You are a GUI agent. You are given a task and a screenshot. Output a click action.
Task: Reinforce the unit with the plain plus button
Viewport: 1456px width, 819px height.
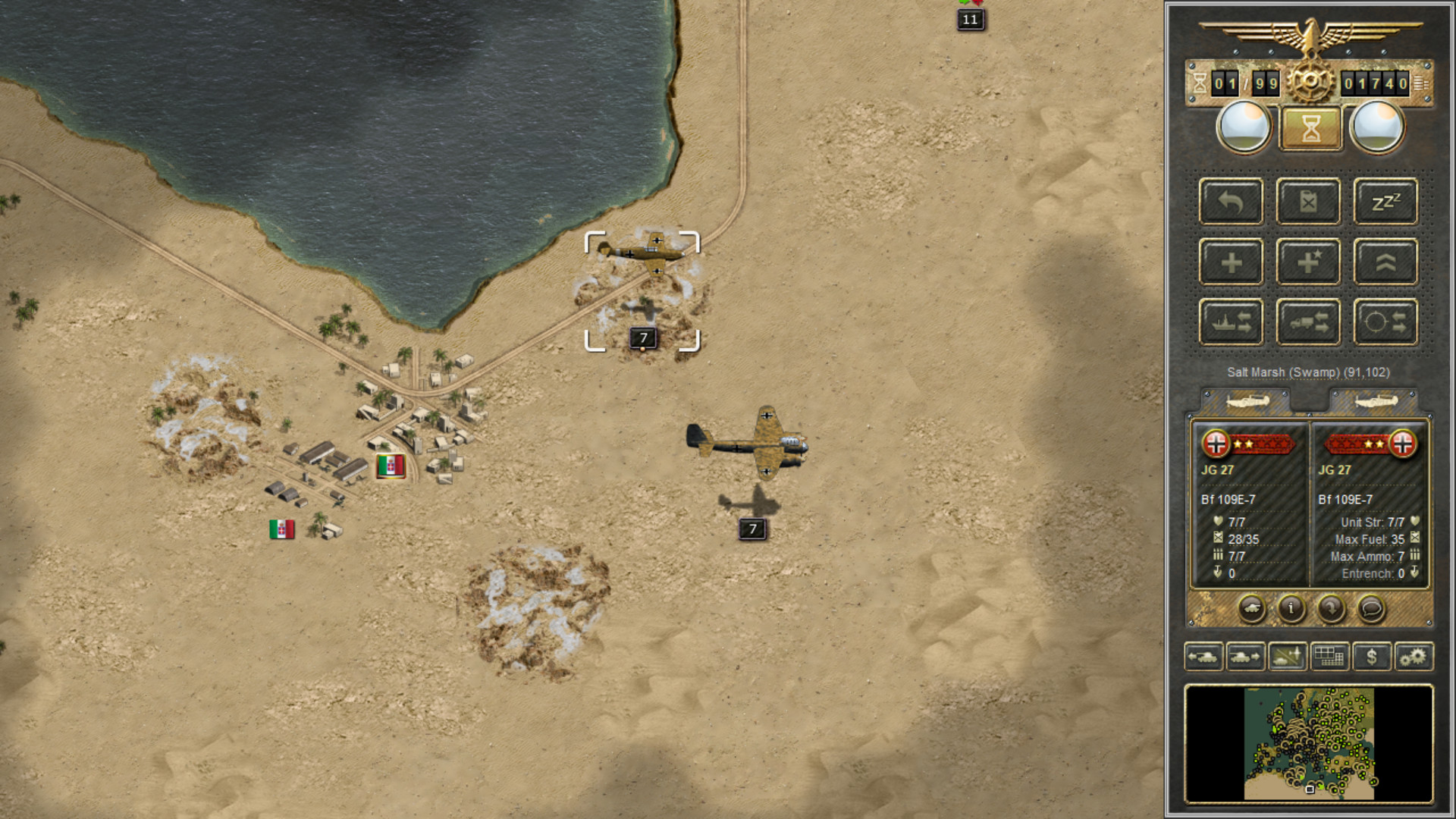tap(1231, 262)
